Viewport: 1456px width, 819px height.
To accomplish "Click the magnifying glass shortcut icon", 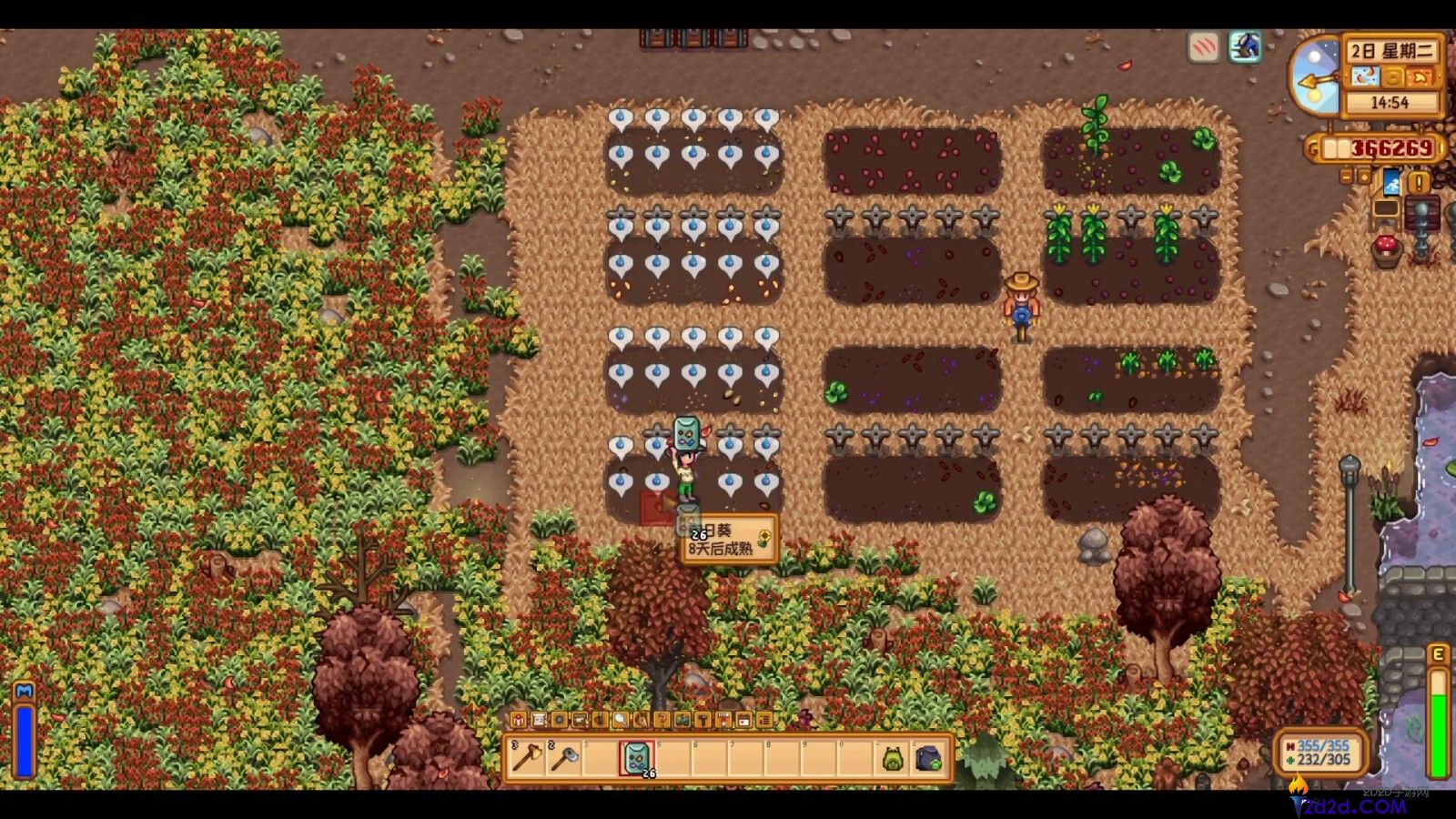I will click(x=620, y=720).
